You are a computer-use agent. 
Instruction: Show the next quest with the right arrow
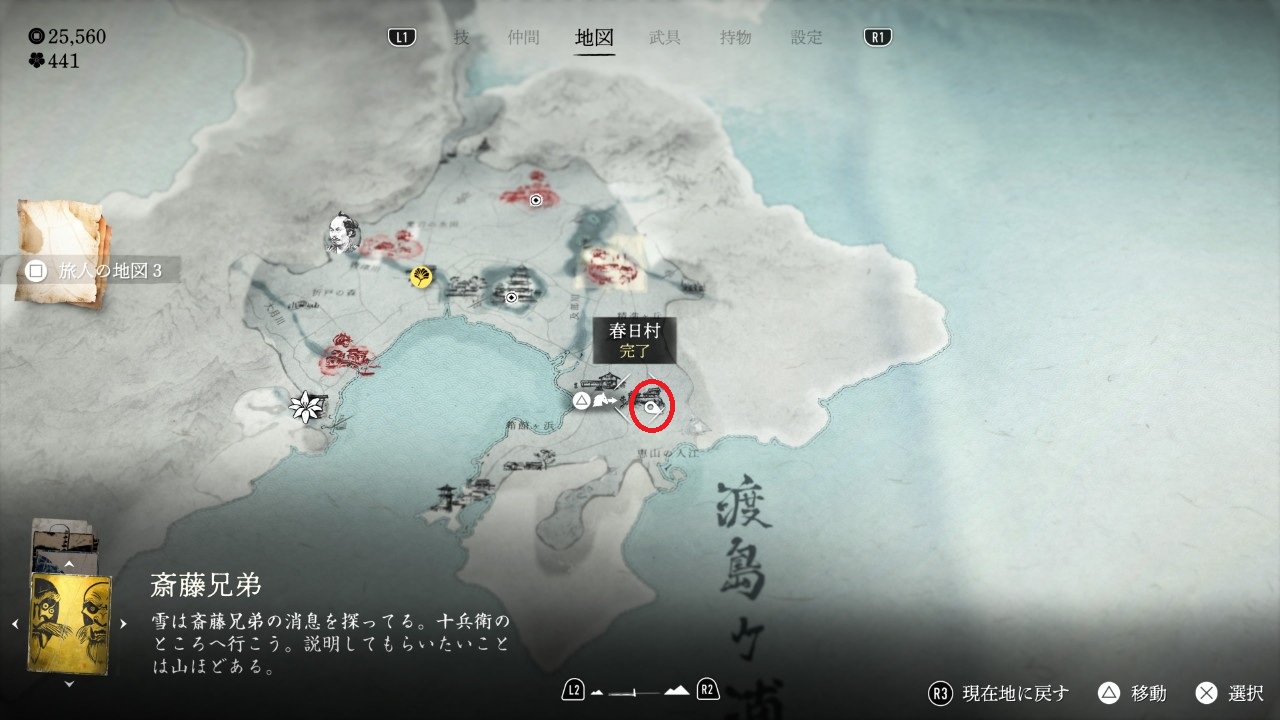point(124,624)
